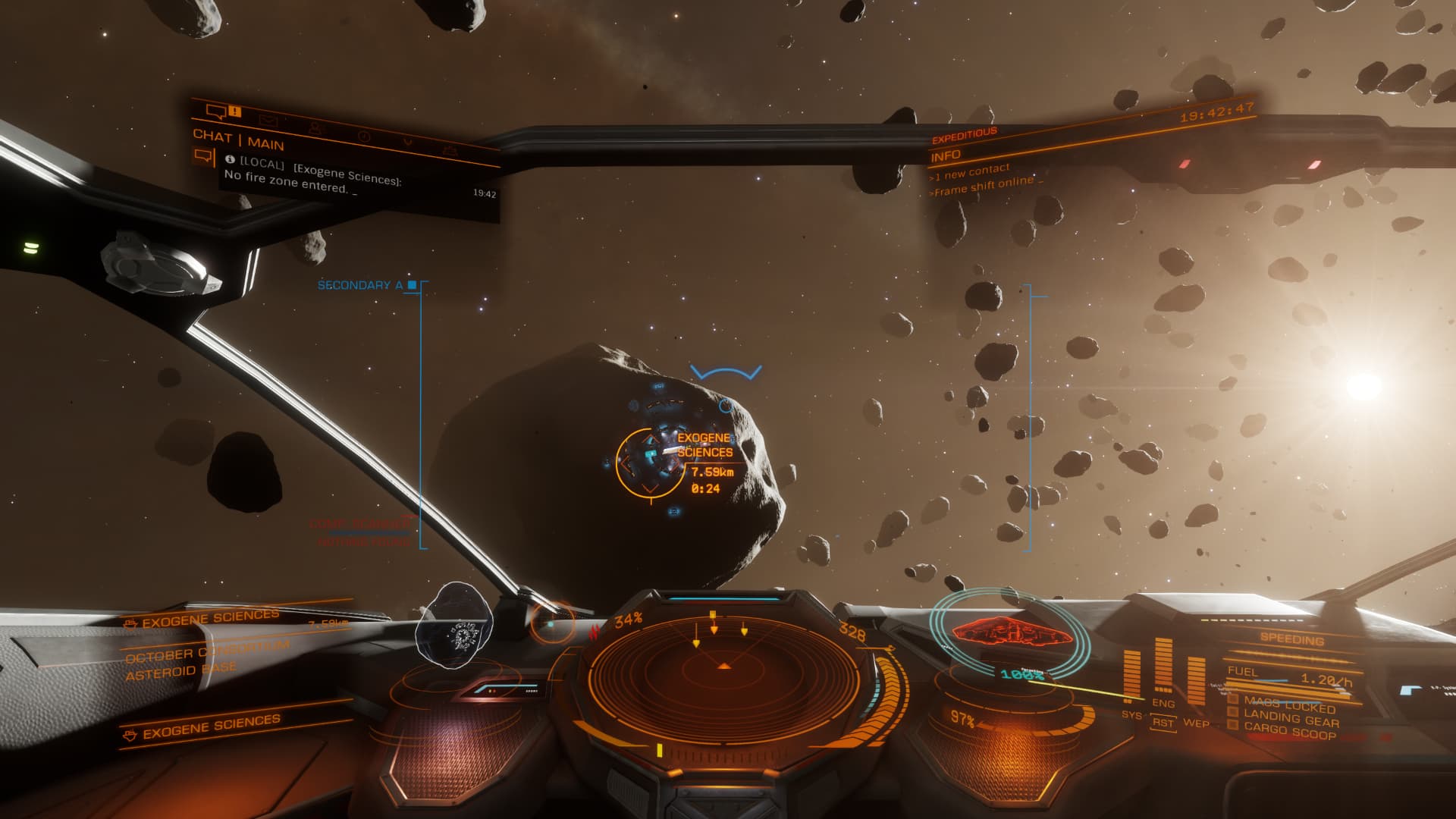Toggle the Cargo Scoop indicator
The width and height of the screenshot is (1456, 819).
point(1289,732)
